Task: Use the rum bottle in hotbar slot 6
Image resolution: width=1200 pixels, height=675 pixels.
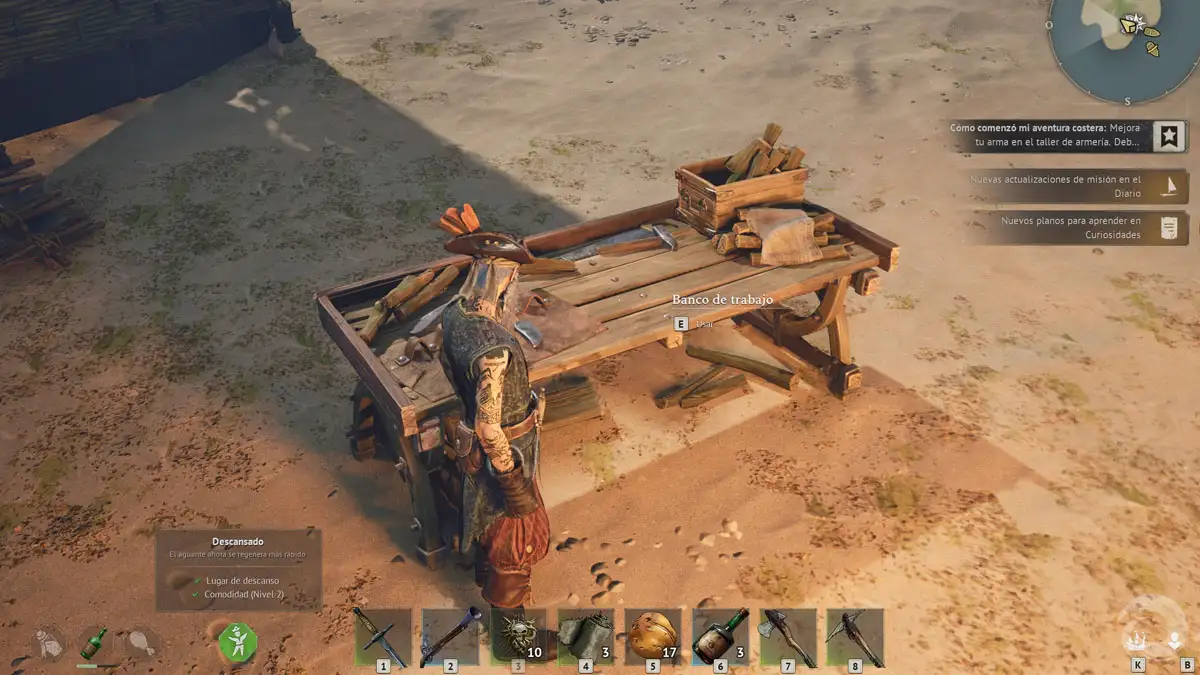Action: (x=720, y=636)
